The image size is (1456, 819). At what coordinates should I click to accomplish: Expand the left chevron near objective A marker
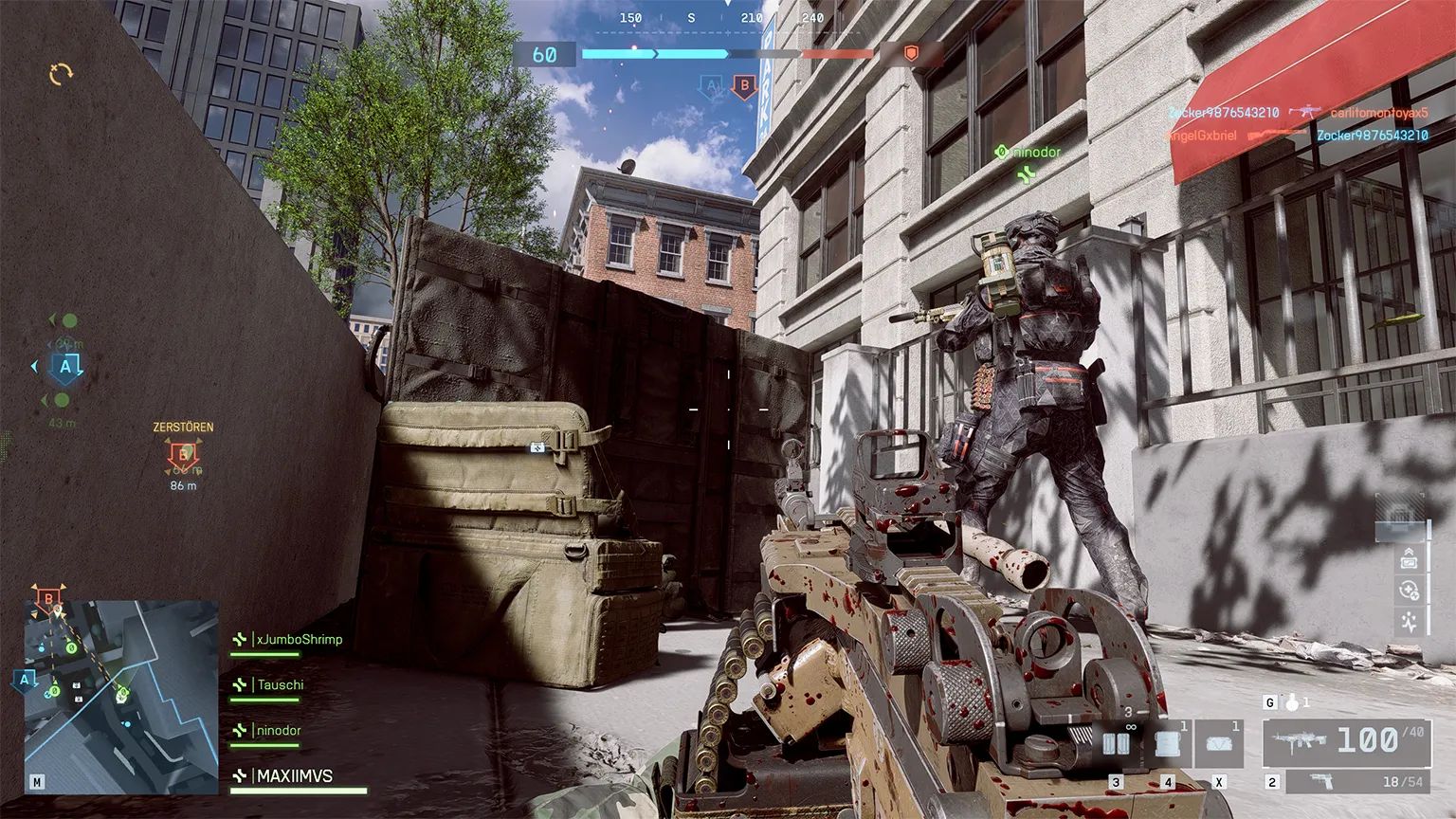click(34, 367)
